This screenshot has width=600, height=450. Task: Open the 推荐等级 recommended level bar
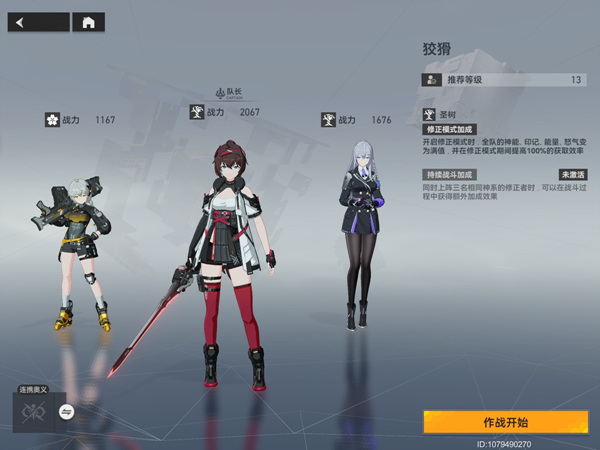(503, 79)
